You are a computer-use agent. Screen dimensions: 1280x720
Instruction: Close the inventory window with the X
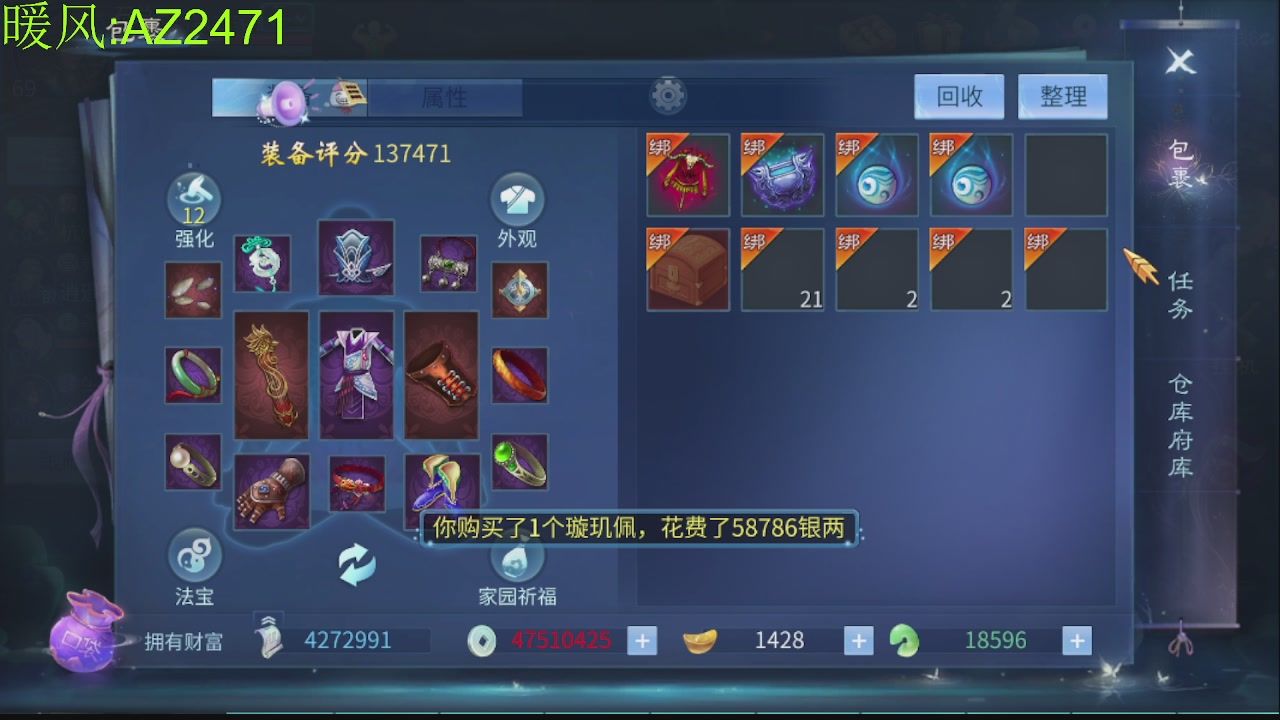click(1180, 62)
